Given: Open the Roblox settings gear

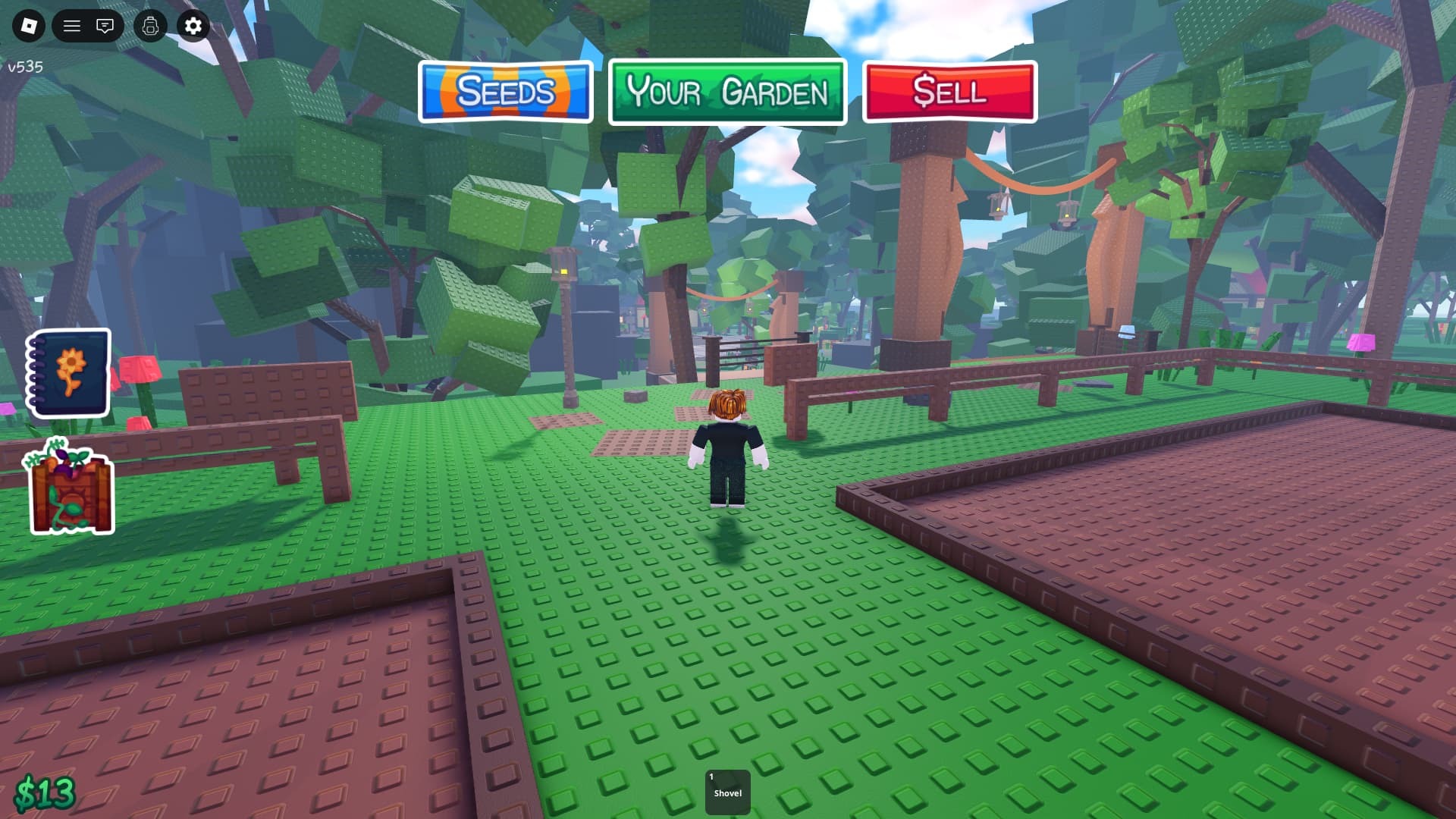Looking at the screenshot, I should [193, 26].
